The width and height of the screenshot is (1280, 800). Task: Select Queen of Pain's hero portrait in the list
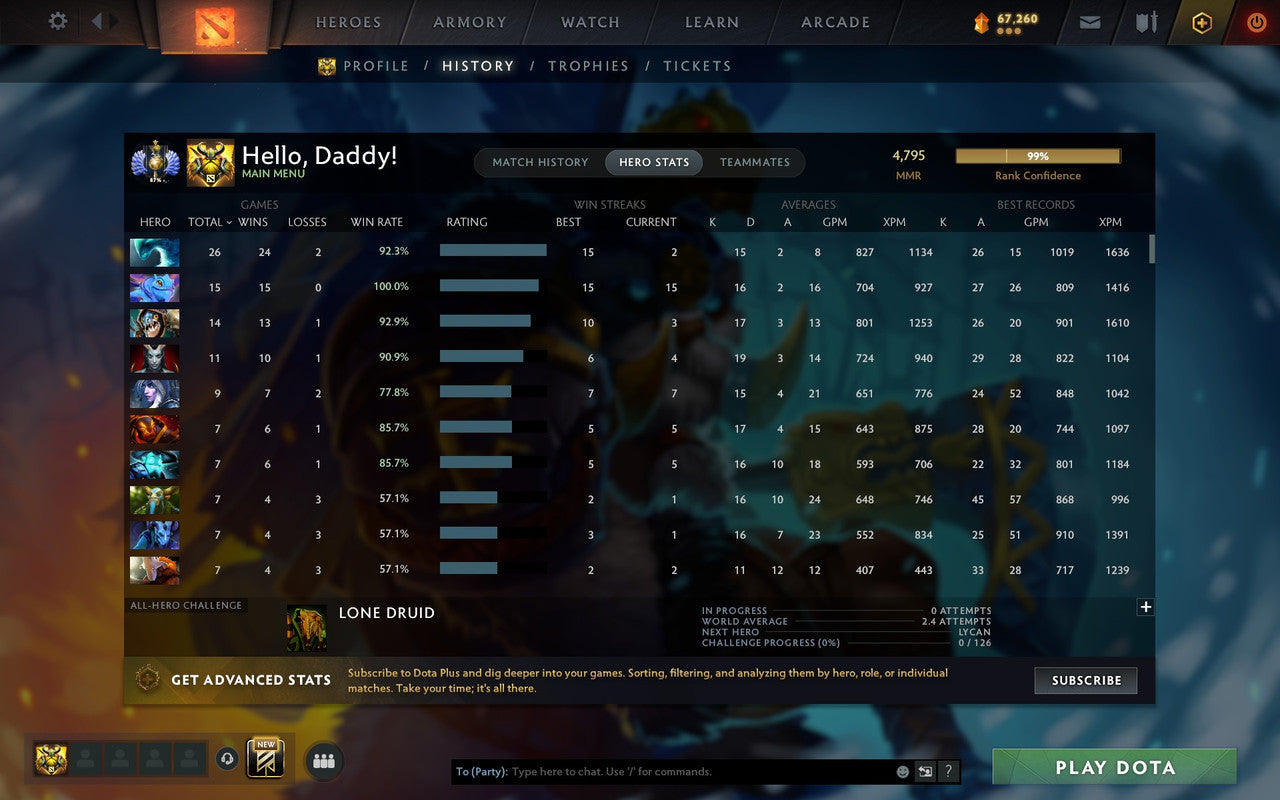[155, 358]
